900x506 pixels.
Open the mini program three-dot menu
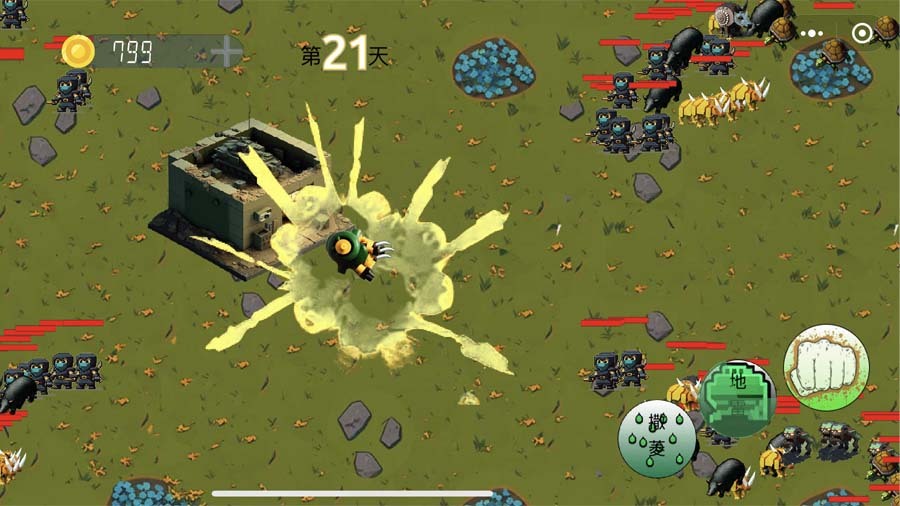coord(812,33)
